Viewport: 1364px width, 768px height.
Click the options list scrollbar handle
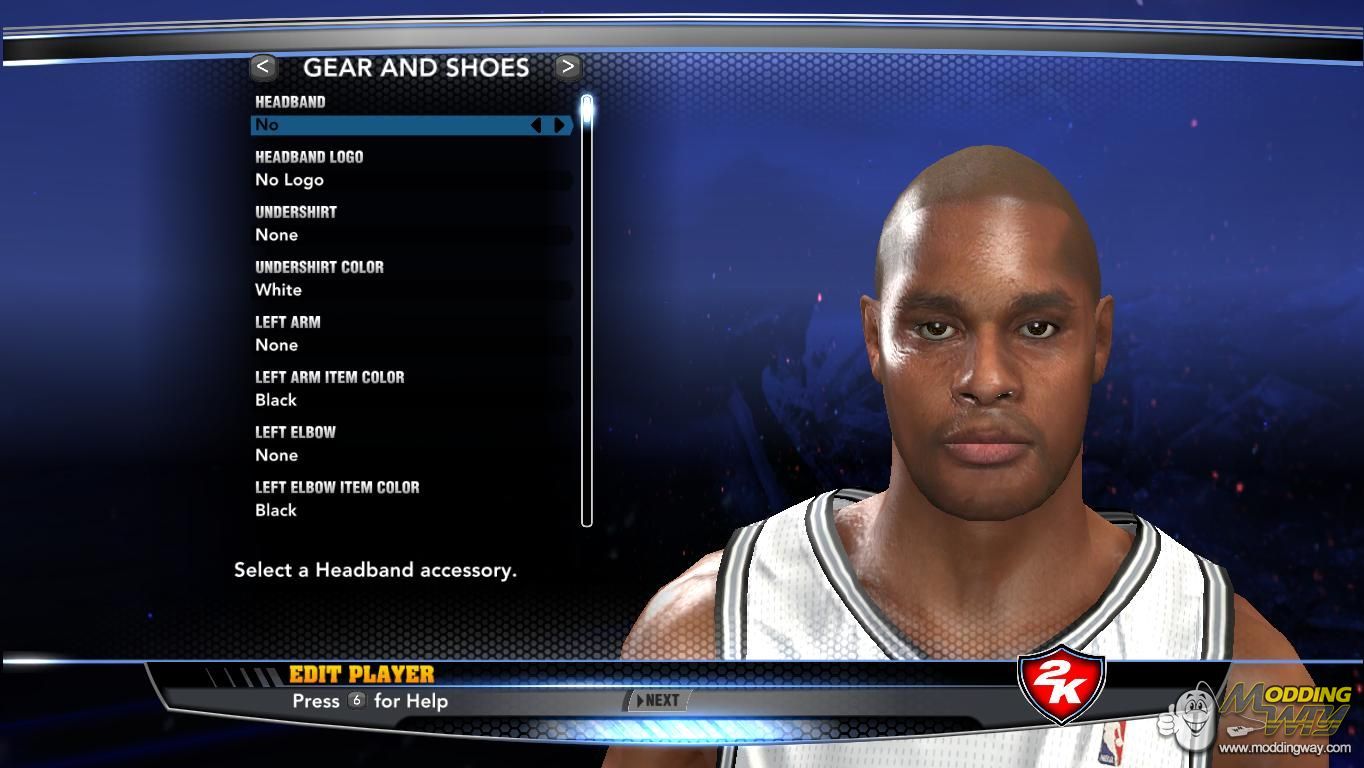click(x=587, y=108)
